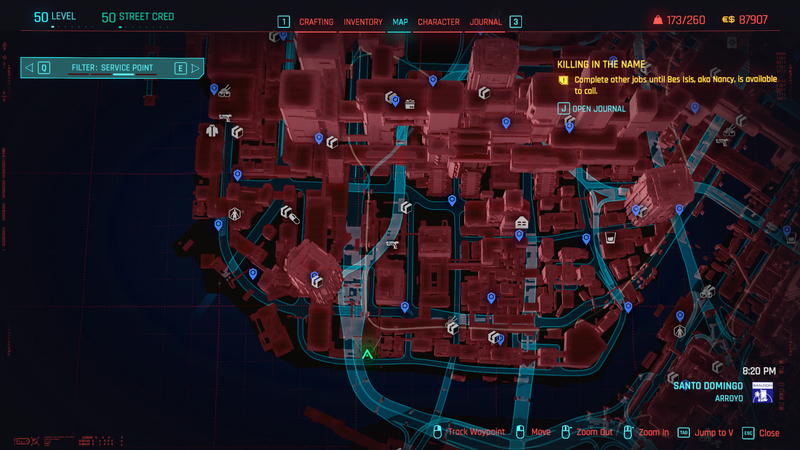Go to the Character tab
The width and height of the screenshot is (800, 450).
438,22
